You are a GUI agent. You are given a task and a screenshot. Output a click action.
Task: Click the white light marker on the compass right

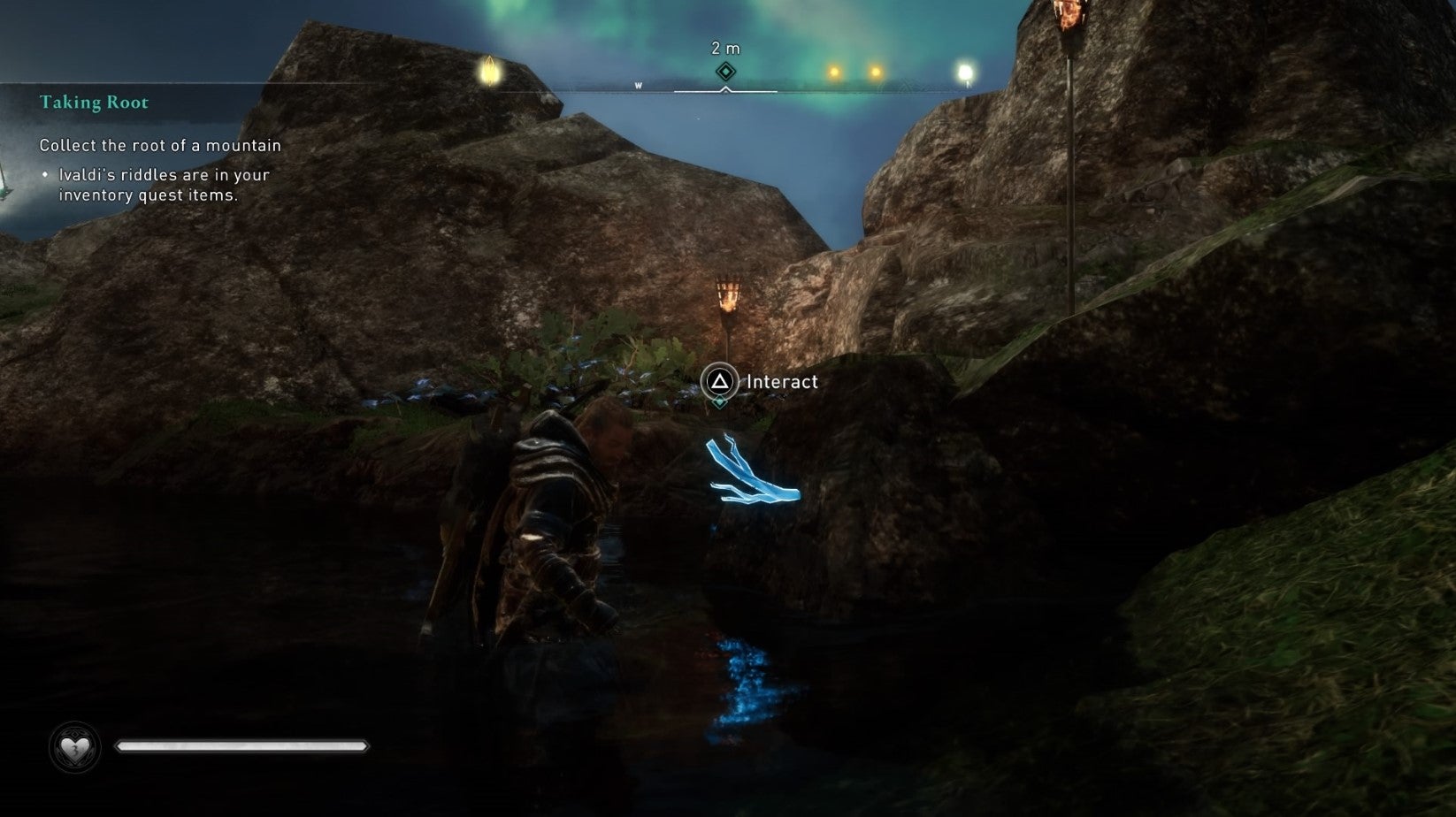point(964,66)
